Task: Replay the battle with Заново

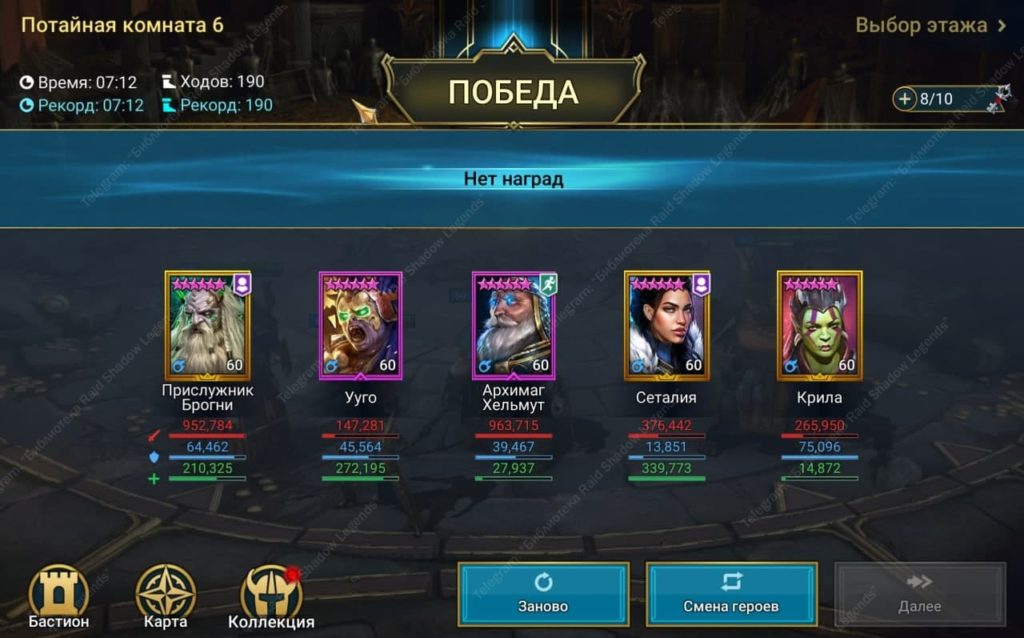Action: [x=543, y=594]
